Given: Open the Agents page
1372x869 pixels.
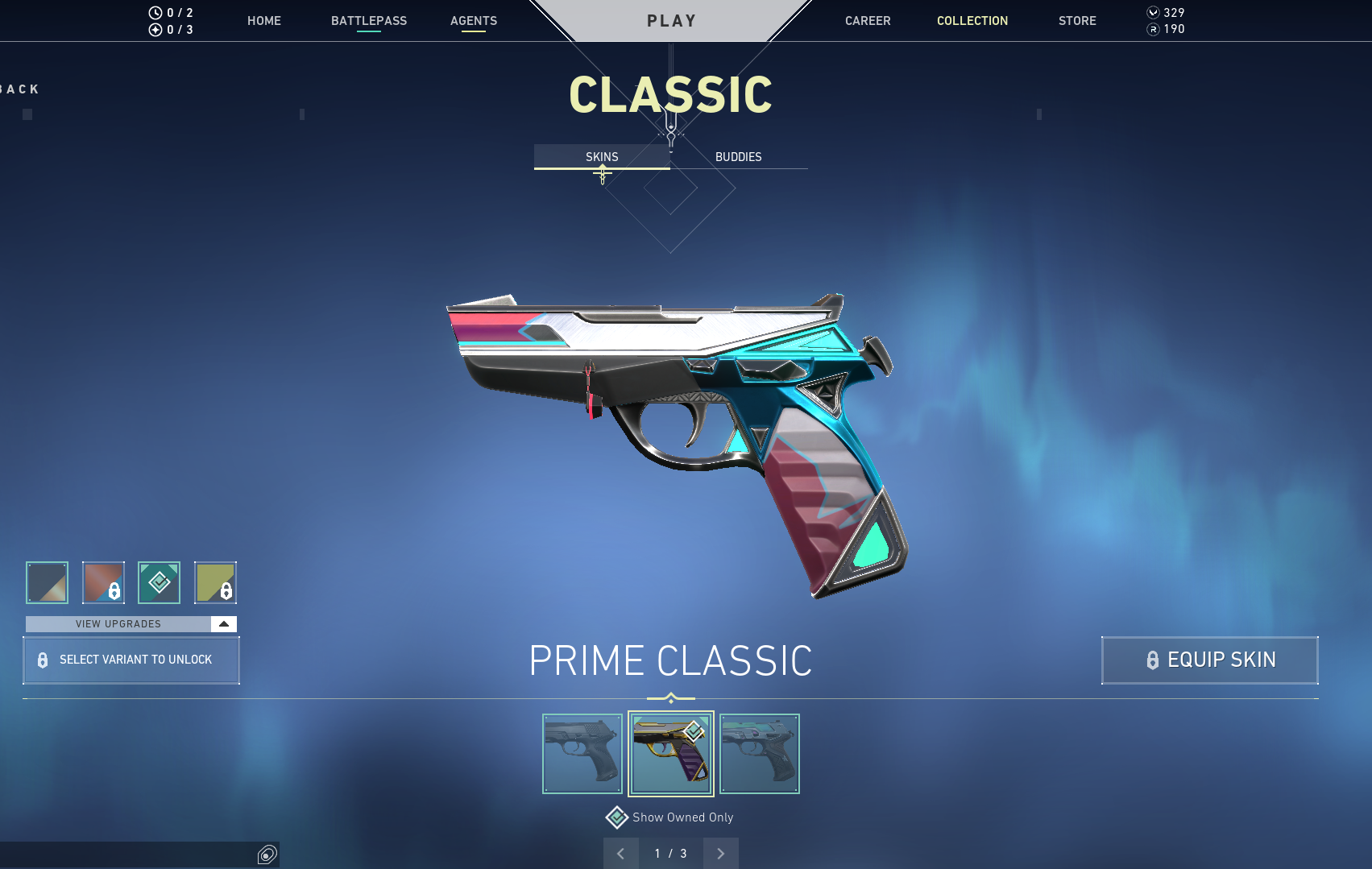Looking at the screenshot, I should pos(473,21).
